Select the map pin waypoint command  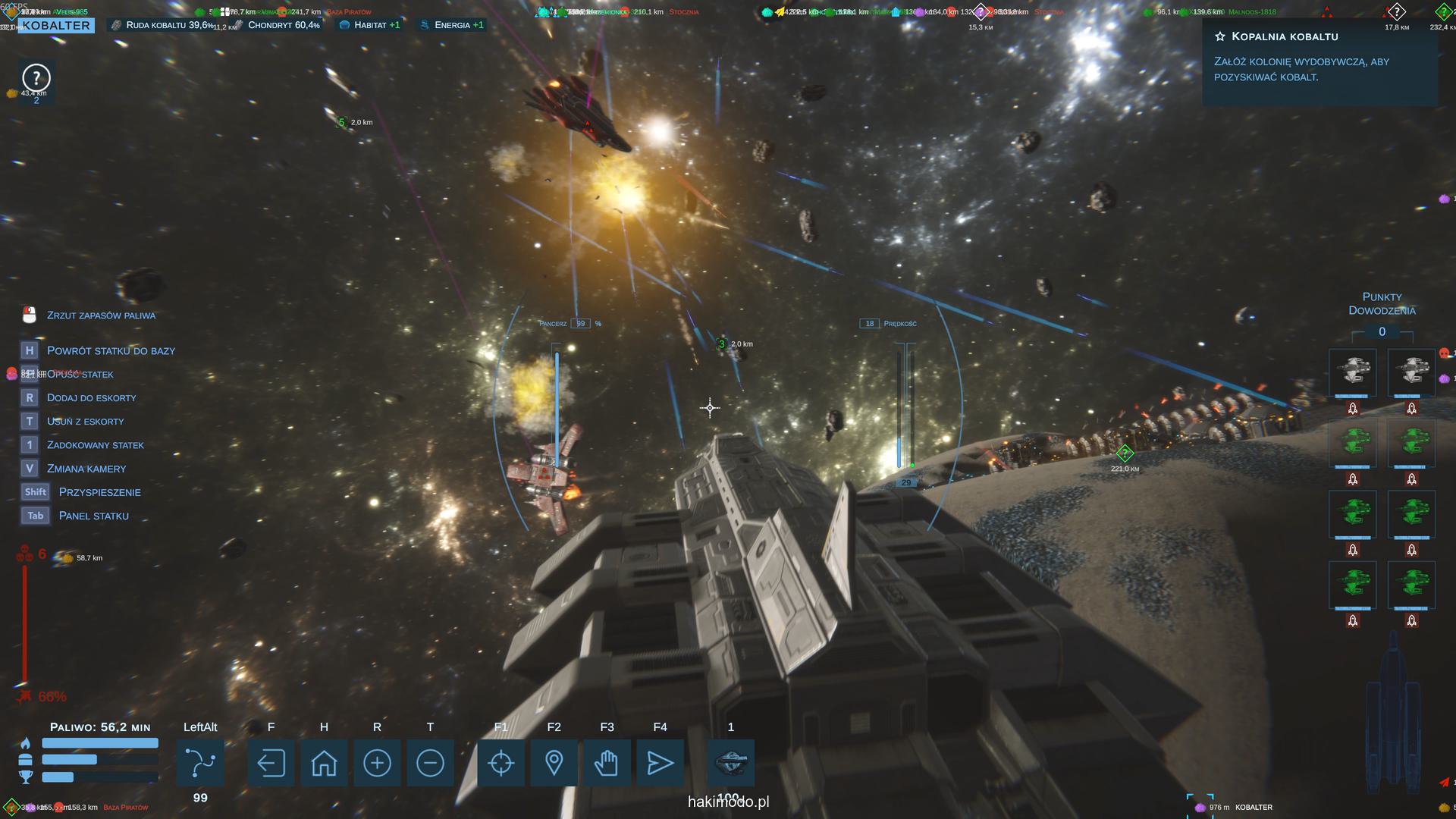[x=554, y=763]
